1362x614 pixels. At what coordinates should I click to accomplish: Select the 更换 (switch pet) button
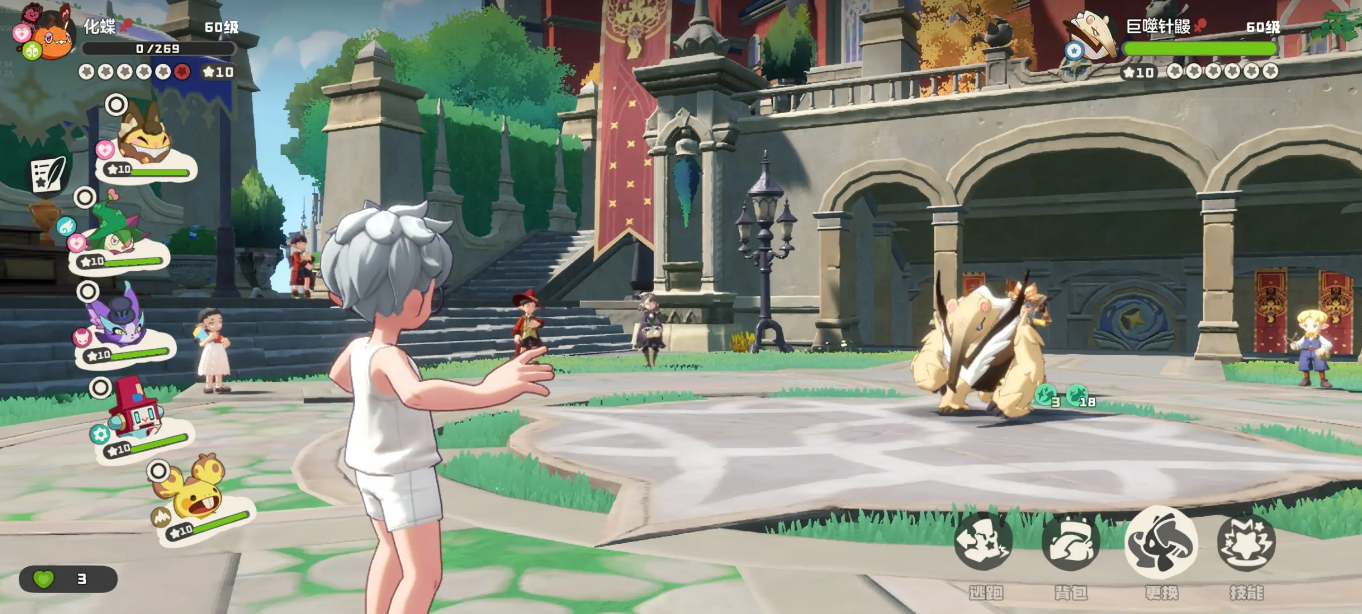click(1161, 542)
